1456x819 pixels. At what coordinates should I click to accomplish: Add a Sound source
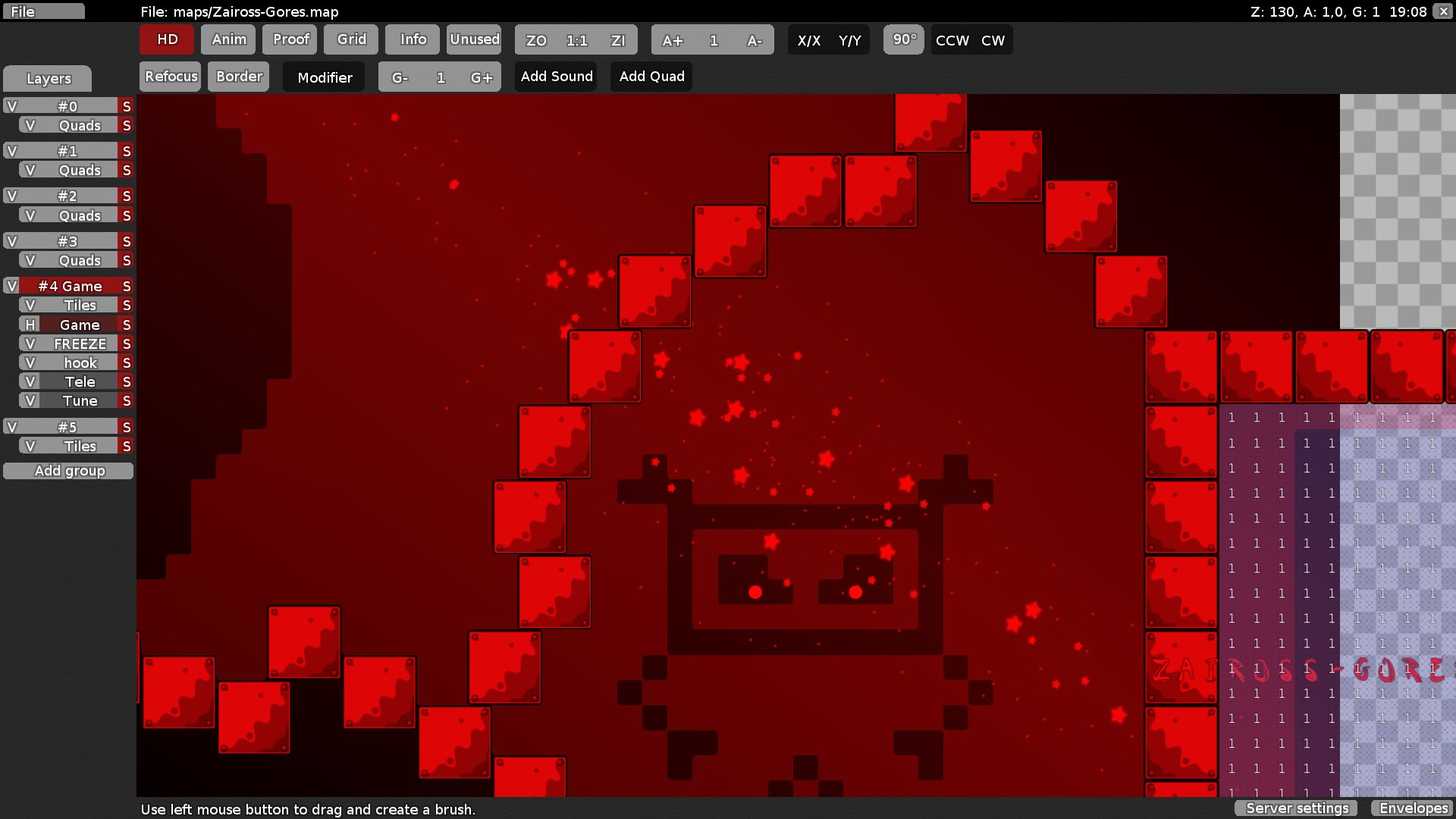557,77
